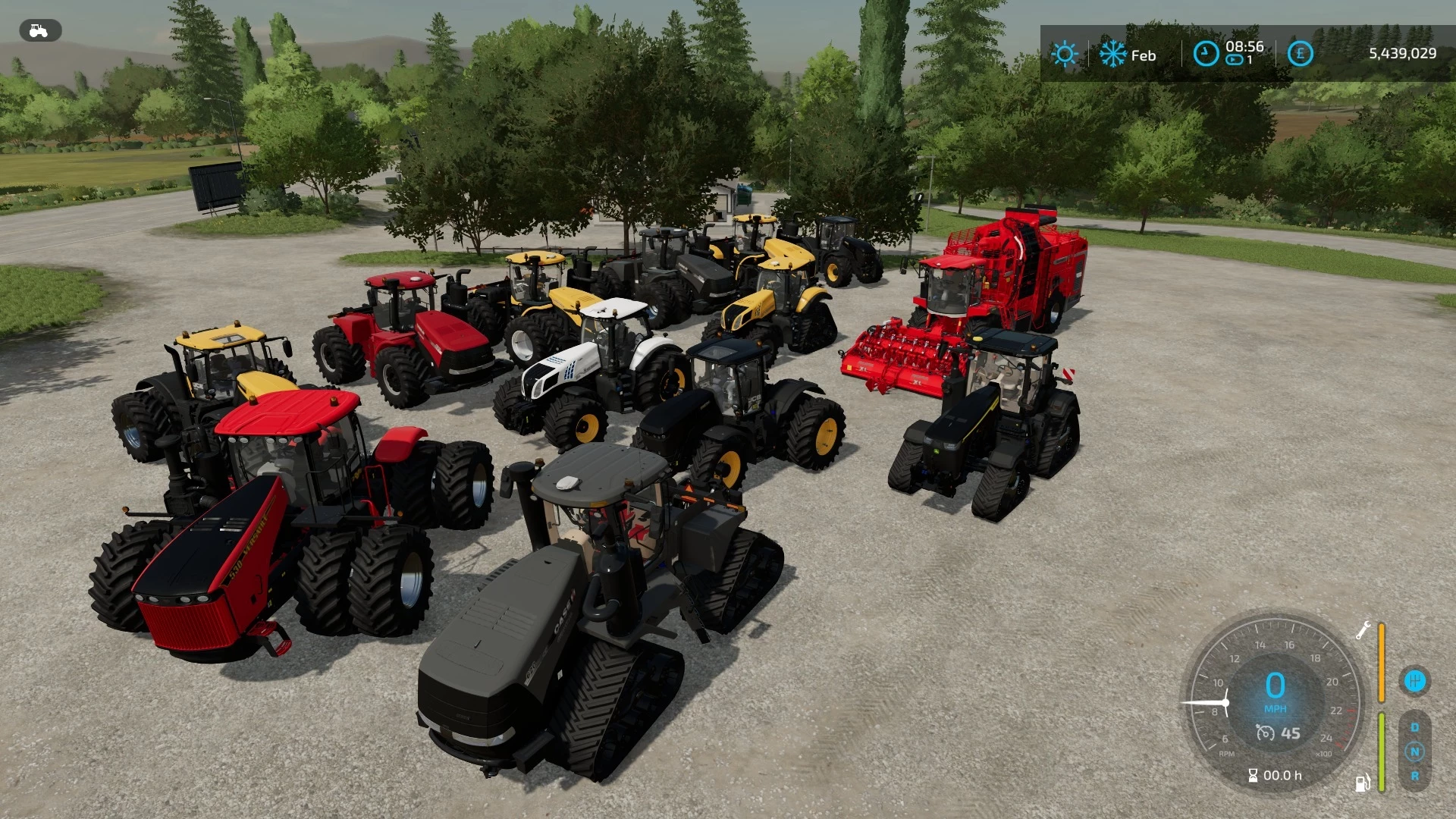The width and height of the screenshot is (1456, 819).
Task: Click the central 0 MPH speed display
Action: pyautogui.click(x=1275, y=690)
